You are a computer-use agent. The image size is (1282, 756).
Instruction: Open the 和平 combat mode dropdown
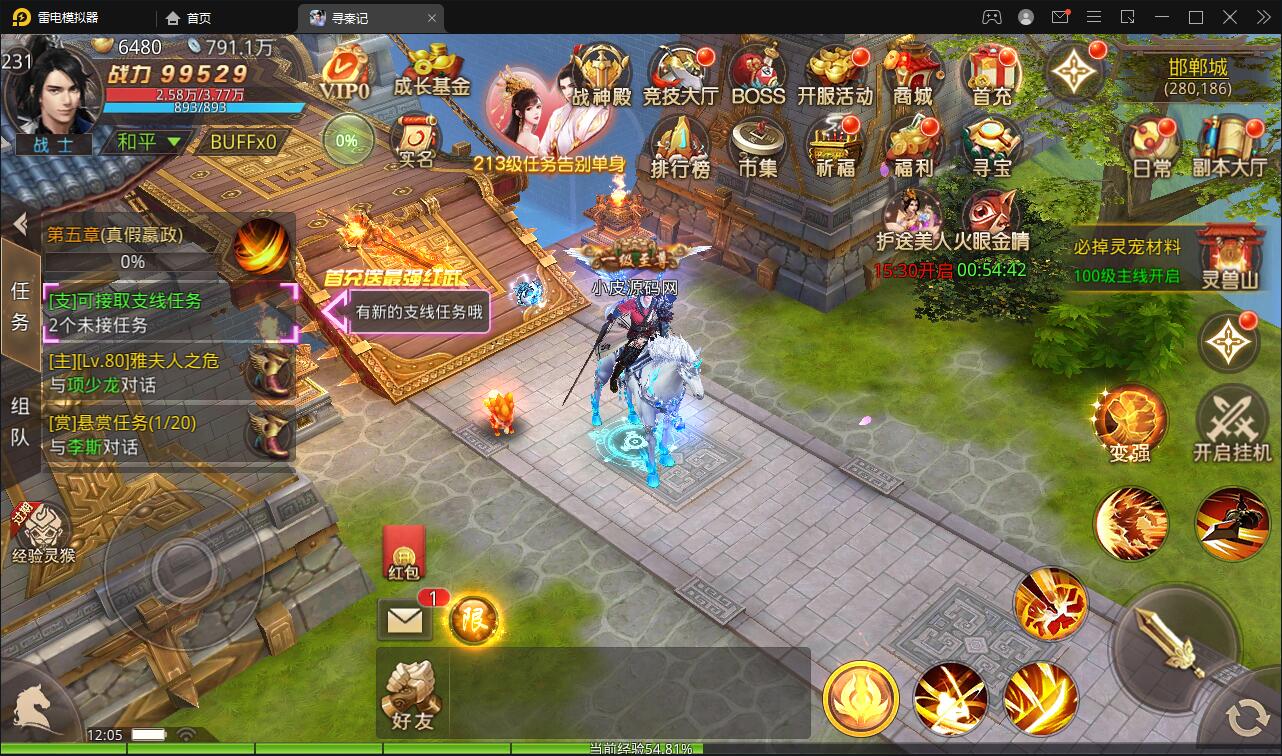tap(149, 142)
